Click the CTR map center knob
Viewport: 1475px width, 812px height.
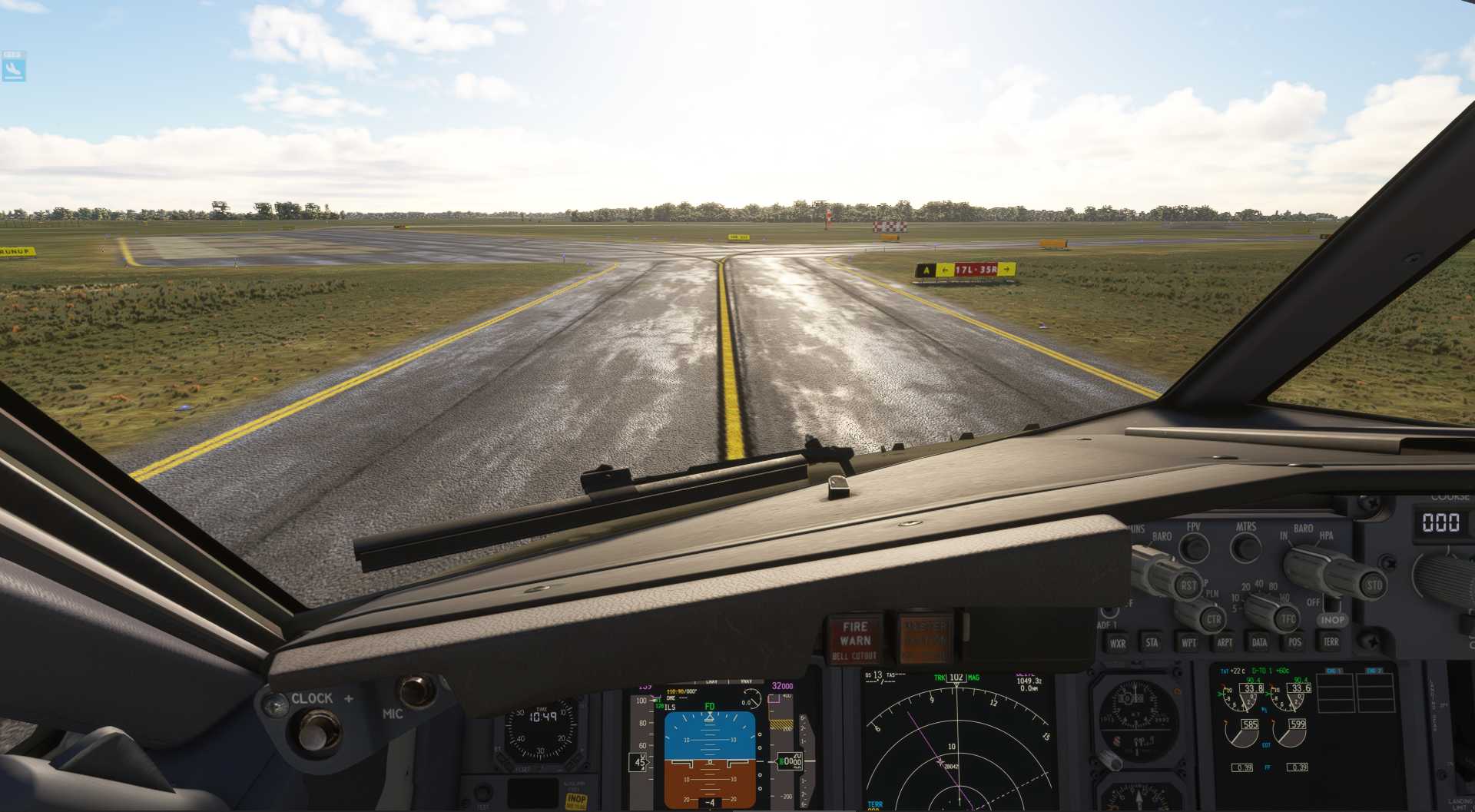coord(1213,619)
